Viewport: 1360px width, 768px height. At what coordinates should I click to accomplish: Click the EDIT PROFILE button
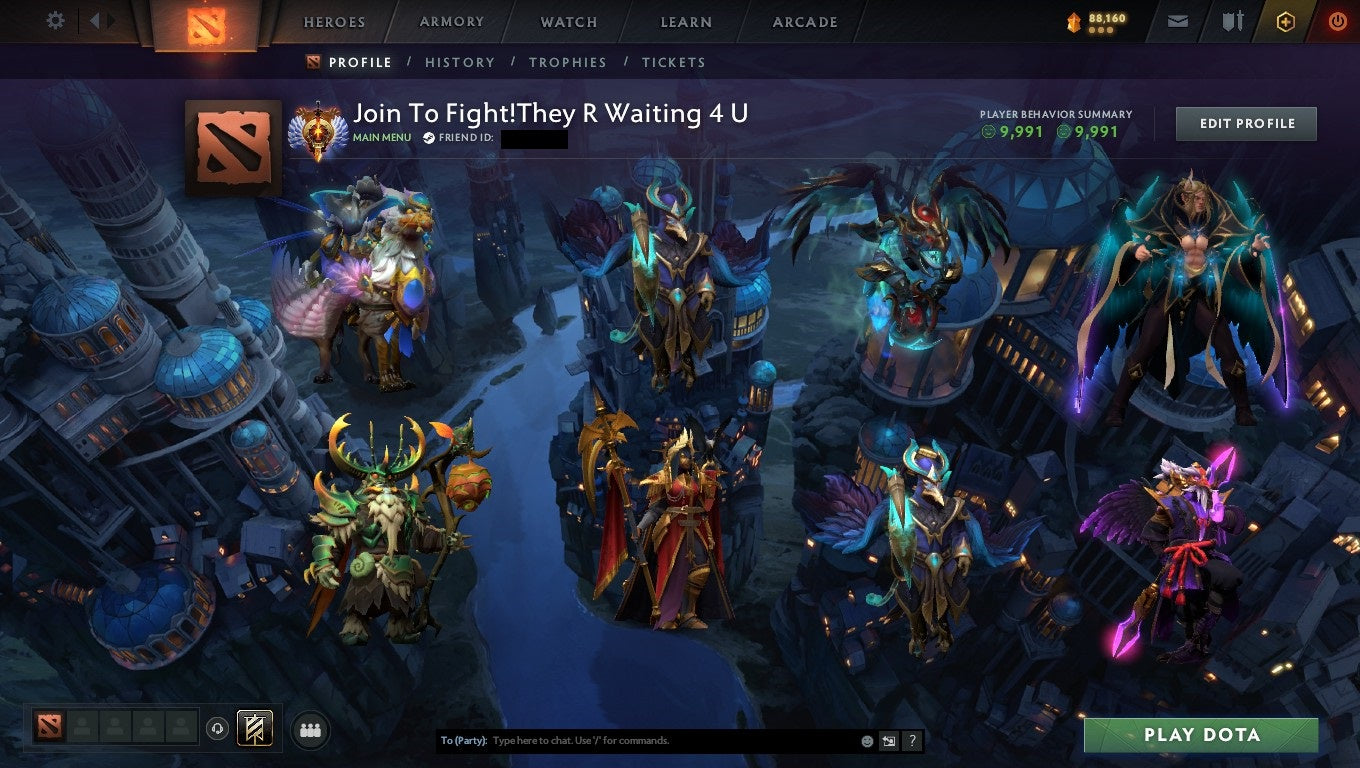pos(1246,123)
